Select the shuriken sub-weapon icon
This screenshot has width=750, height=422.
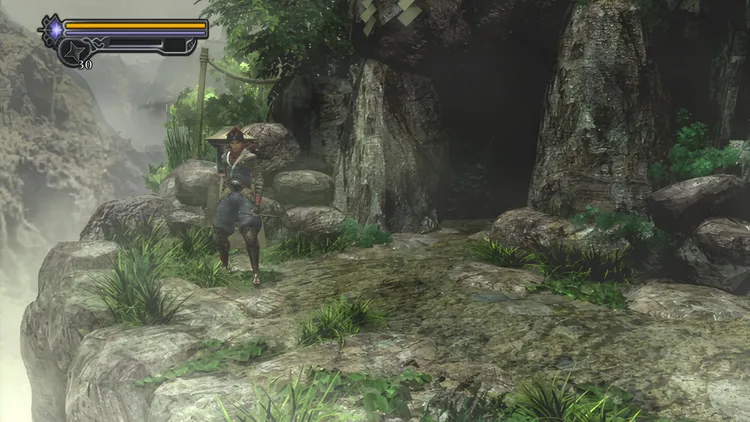[x=75, y=50]
